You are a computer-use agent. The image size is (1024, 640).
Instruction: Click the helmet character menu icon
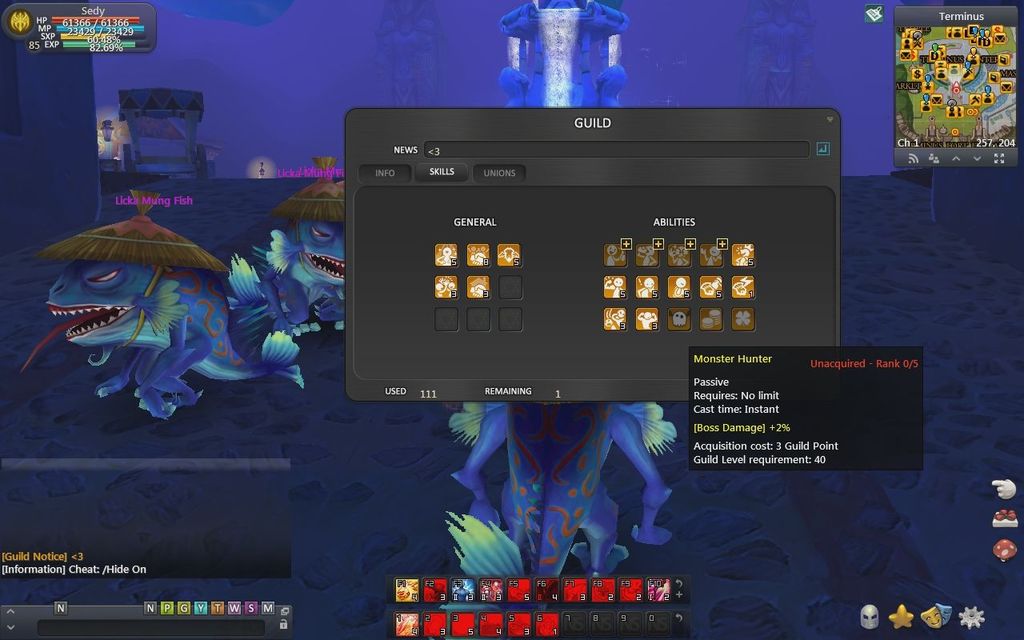(869, 617)
